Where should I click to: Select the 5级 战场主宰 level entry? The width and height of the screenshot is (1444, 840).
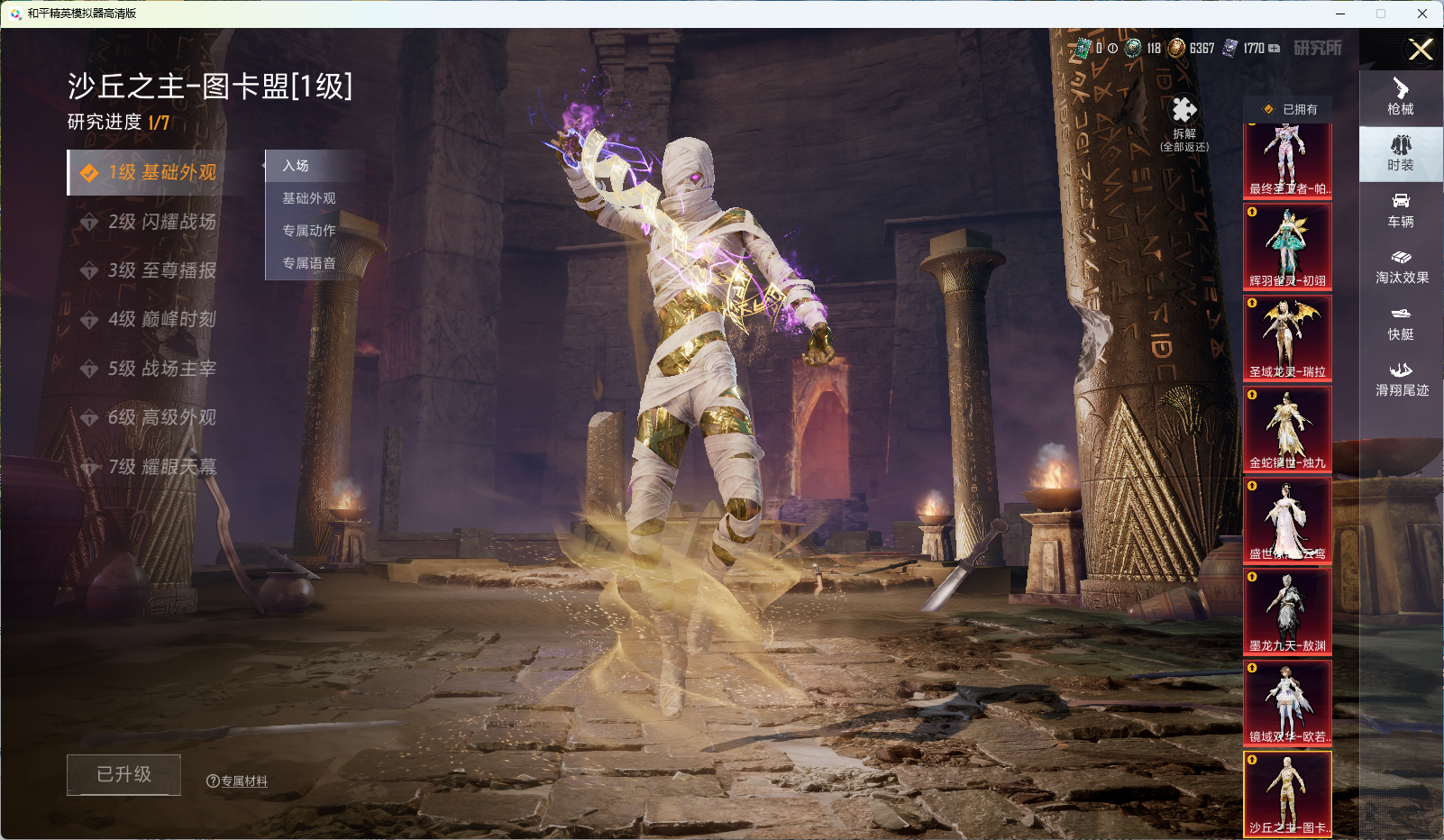161,369
